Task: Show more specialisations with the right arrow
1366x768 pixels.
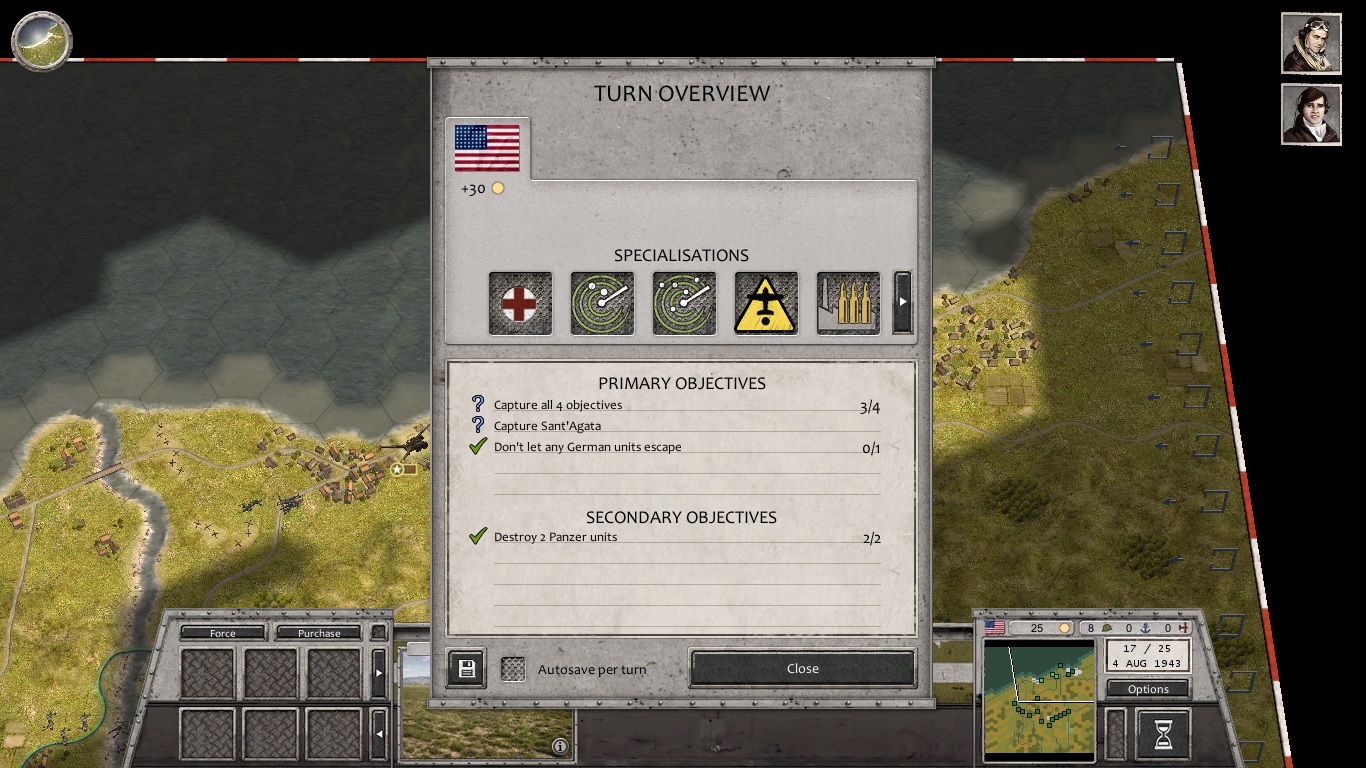Action: click(x=902, y=302)
